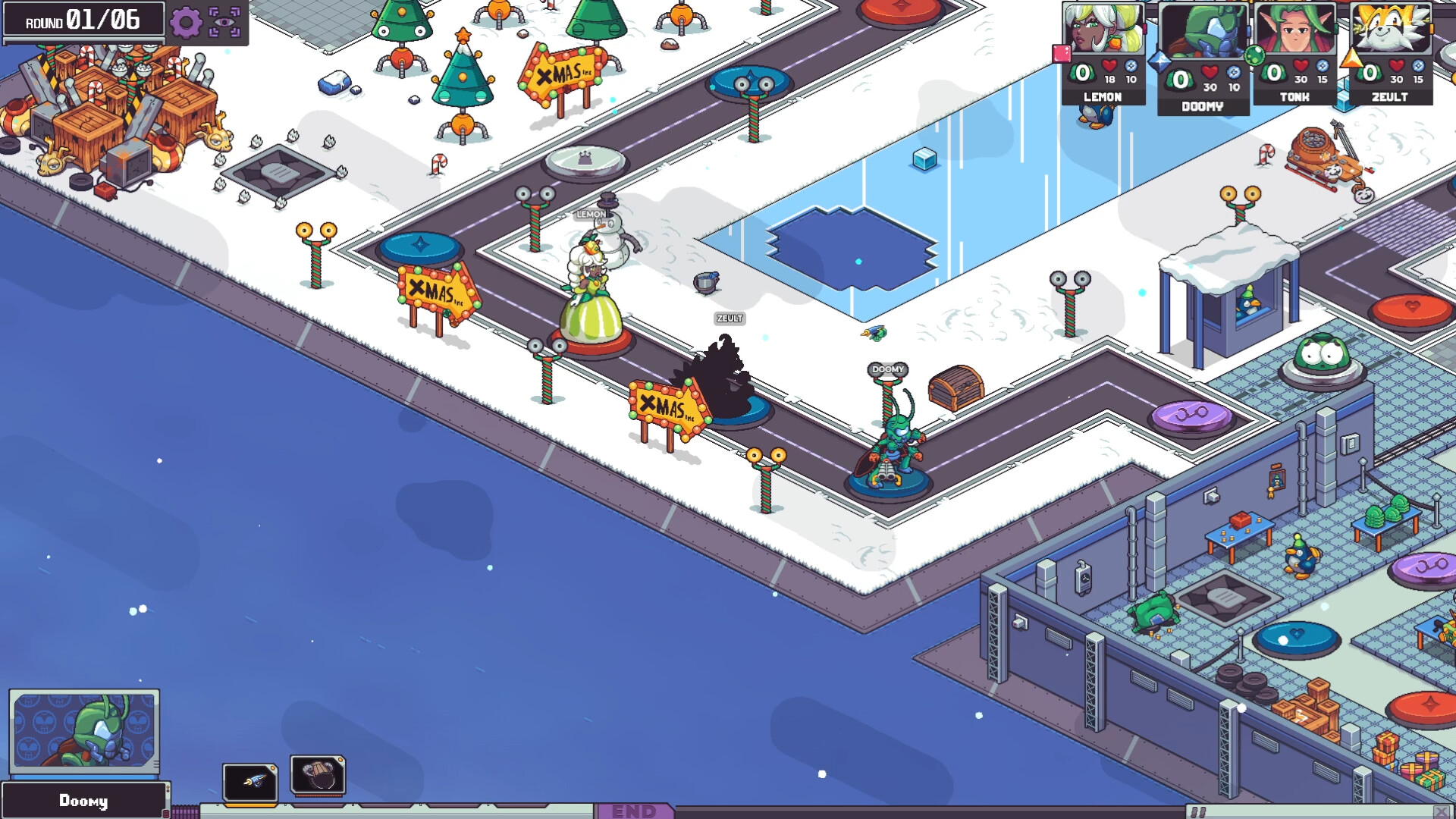Click Doomy's blue diamond turn indicator
This screenshot has width=1456, height=819.
point(1160,62)
